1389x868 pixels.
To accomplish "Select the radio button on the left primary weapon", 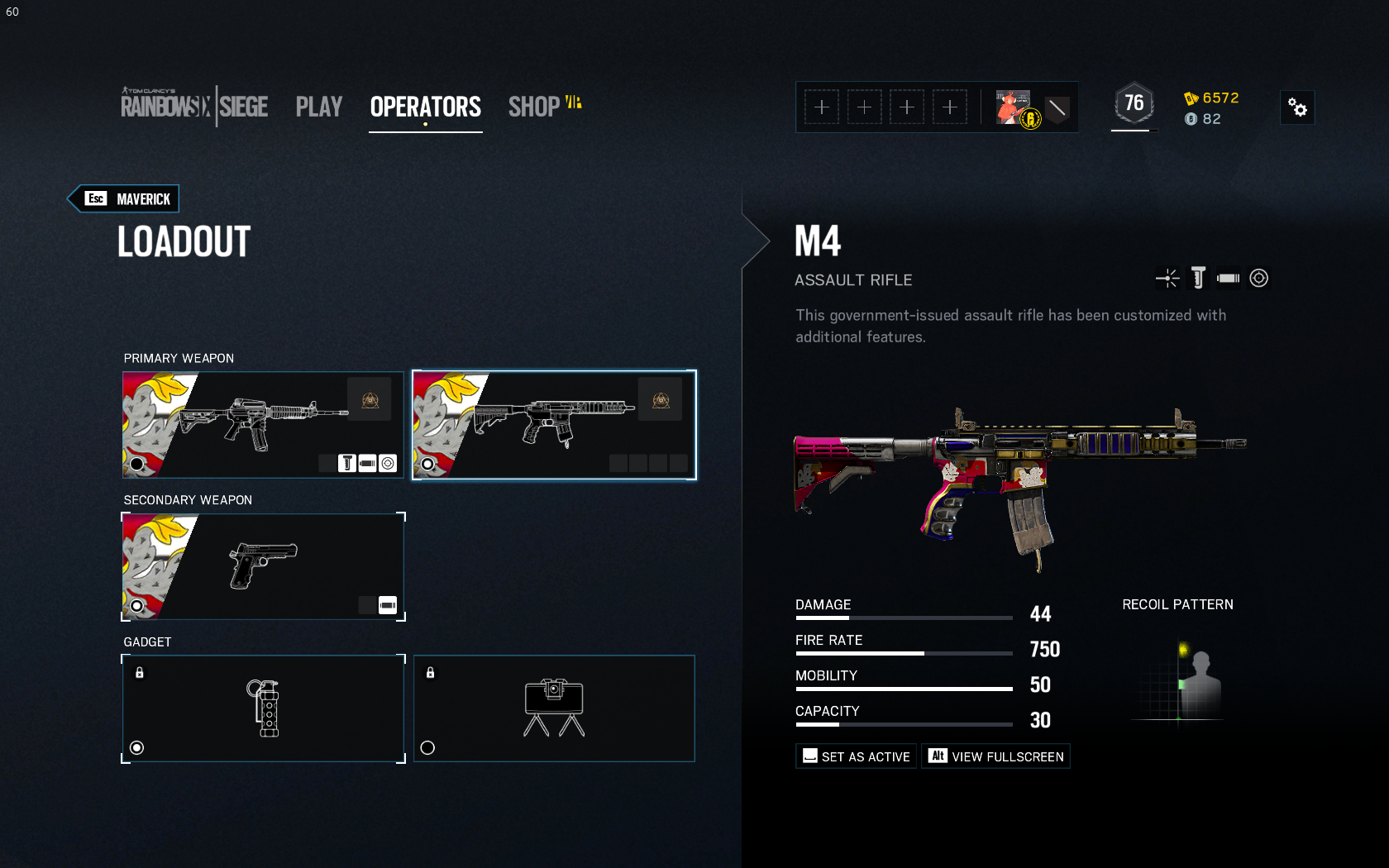I will [137, 465].
